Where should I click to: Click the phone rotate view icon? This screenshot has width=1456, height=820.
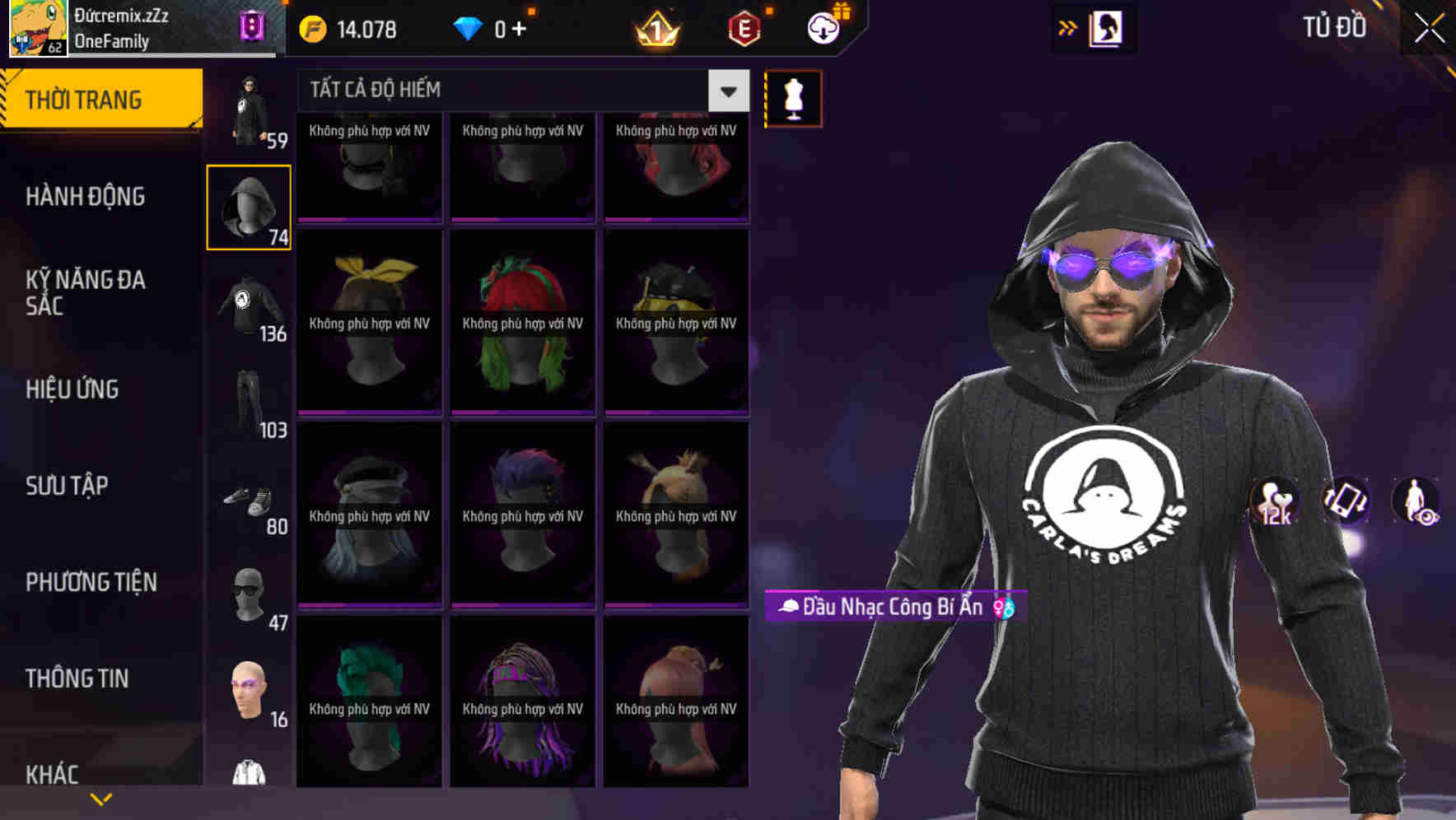(1346, 502)
